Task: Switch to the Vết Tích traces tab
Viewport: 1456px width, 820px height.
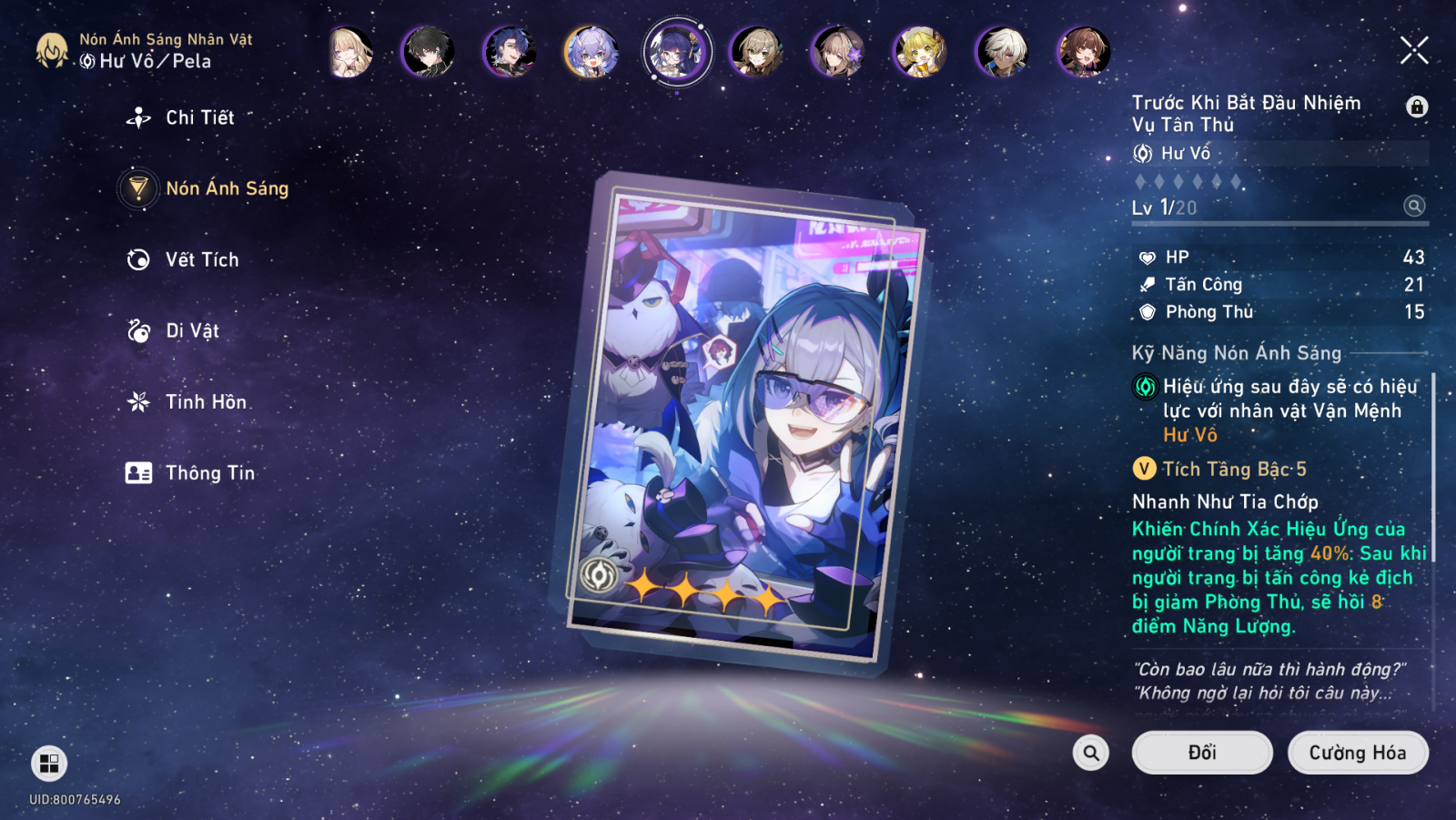Action: click(201, 259)
